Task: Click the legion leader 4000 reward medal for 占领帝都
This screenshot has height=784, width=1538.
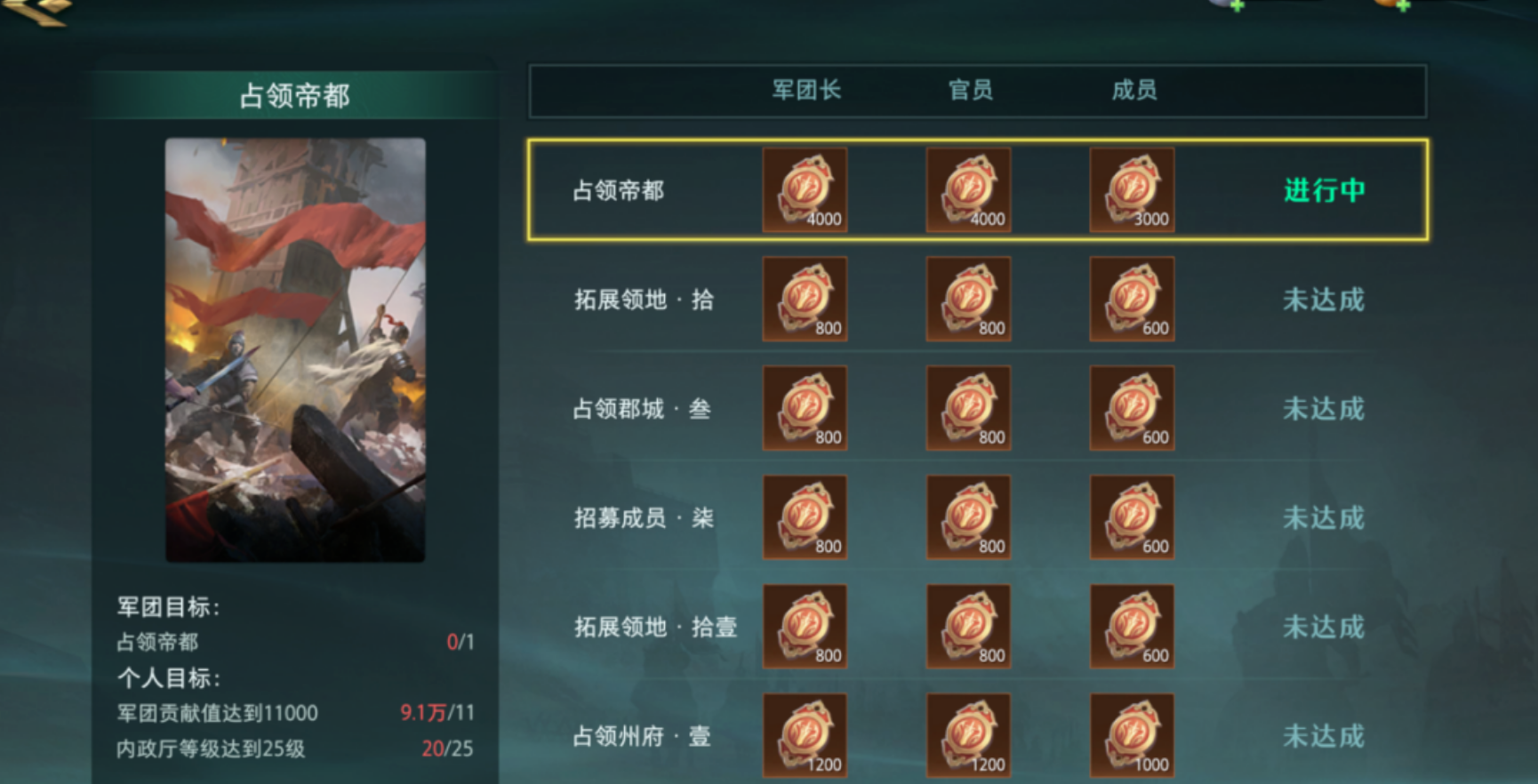Action: pos(805,189)
